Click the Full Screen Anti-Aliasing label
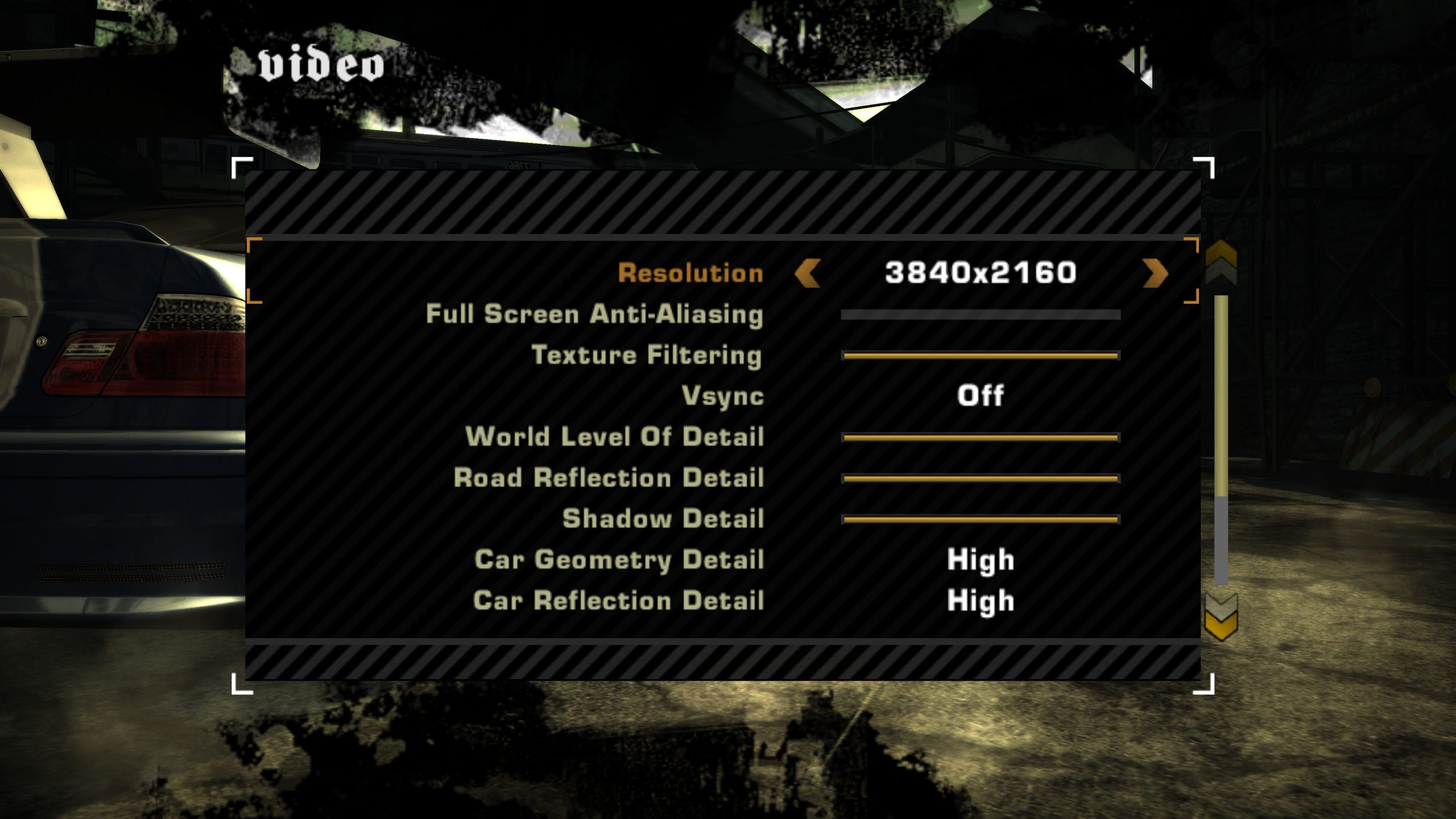Viewport: 1456px width, 819px height. pyautogui.click(x=595, y=315)
